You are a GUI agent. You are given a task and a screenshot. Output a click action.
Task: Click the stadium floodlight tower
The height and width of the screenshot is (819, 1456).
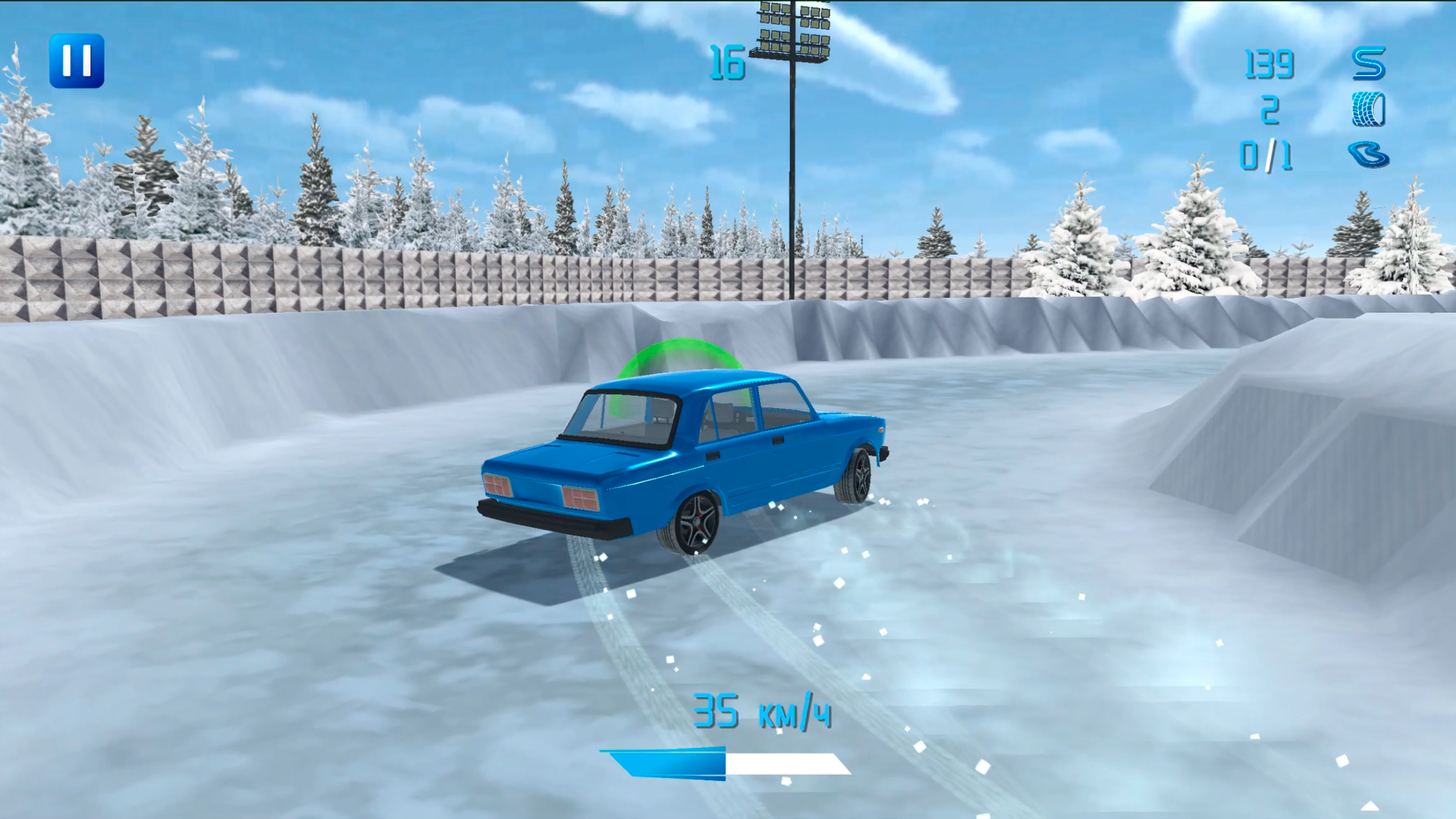(x=792, y=34)
